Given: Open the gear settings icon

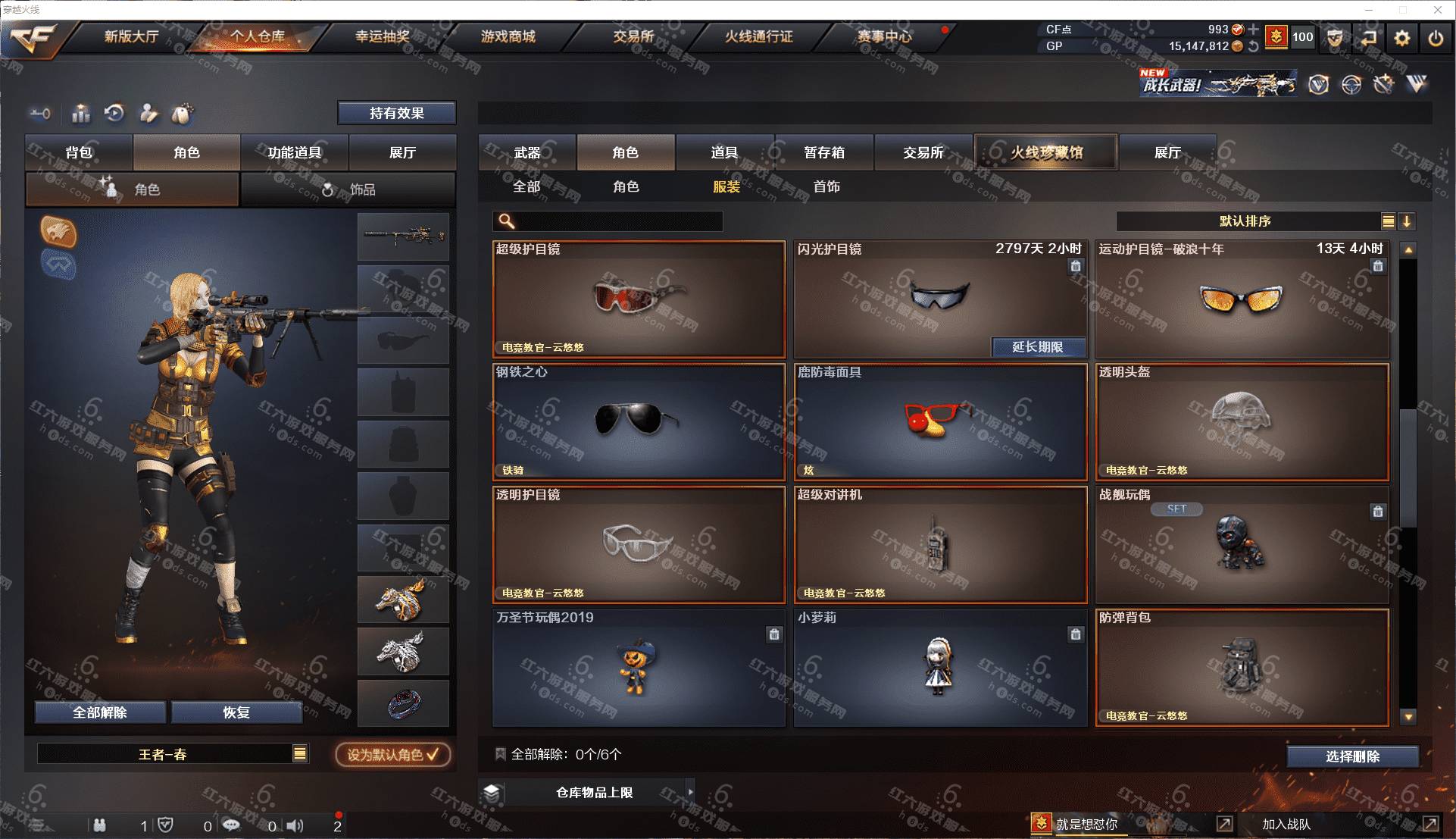Looking at the screenshot, I should tap(1402, 38).
